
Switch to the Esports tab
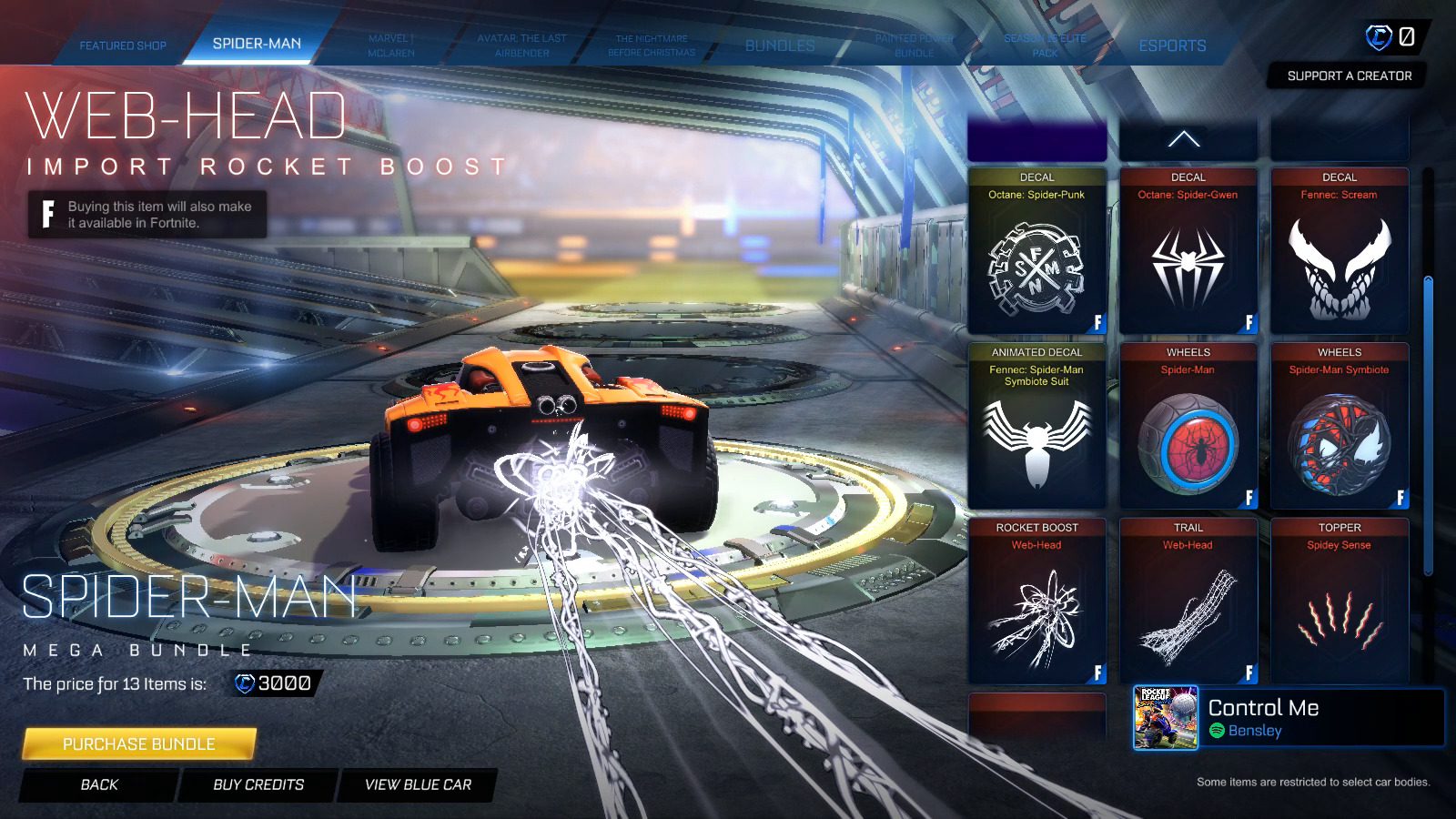pyautogui.click(x=1172, y=45)
